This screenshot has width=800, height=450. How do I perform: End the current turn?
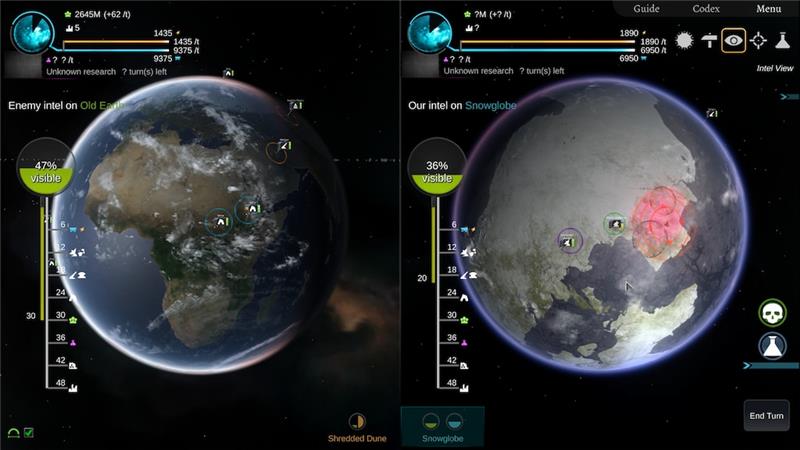[x=766, y=416]
